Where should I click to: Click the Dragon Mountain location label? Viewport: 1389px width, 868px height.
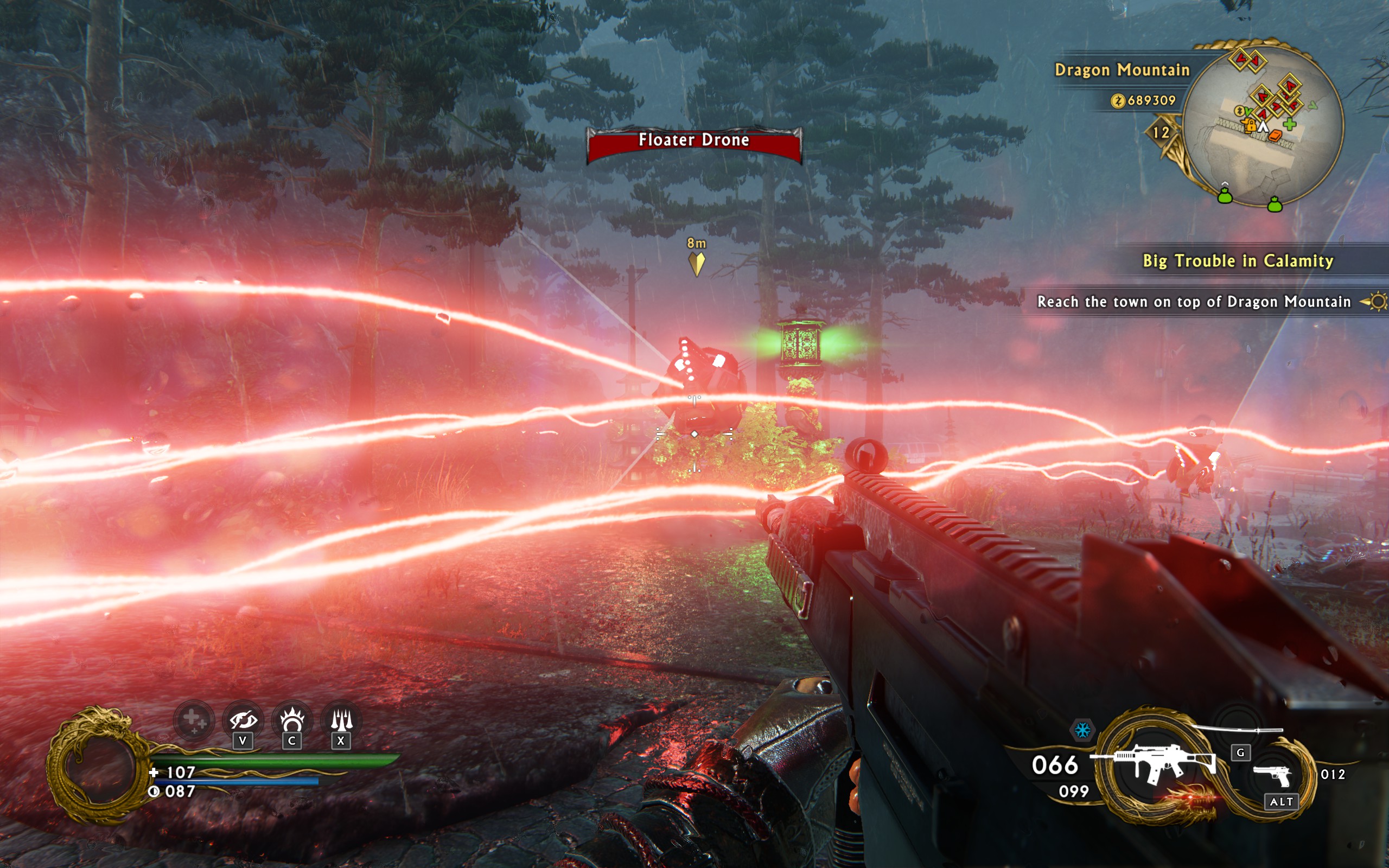tap(1122, 70)
